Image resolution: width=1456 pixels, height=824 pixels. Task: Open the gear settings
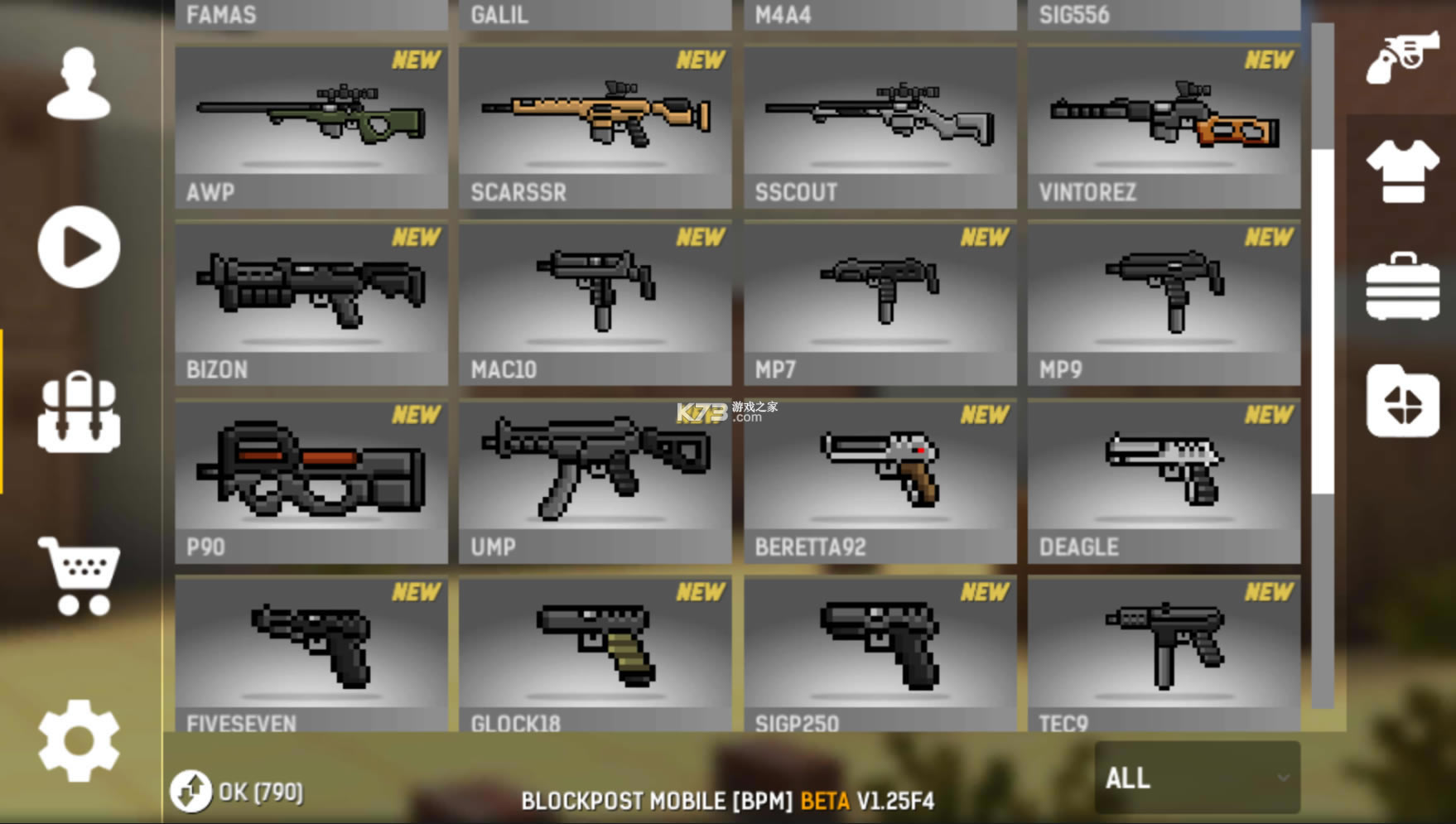pyautogui.click(x=79, y=740)
